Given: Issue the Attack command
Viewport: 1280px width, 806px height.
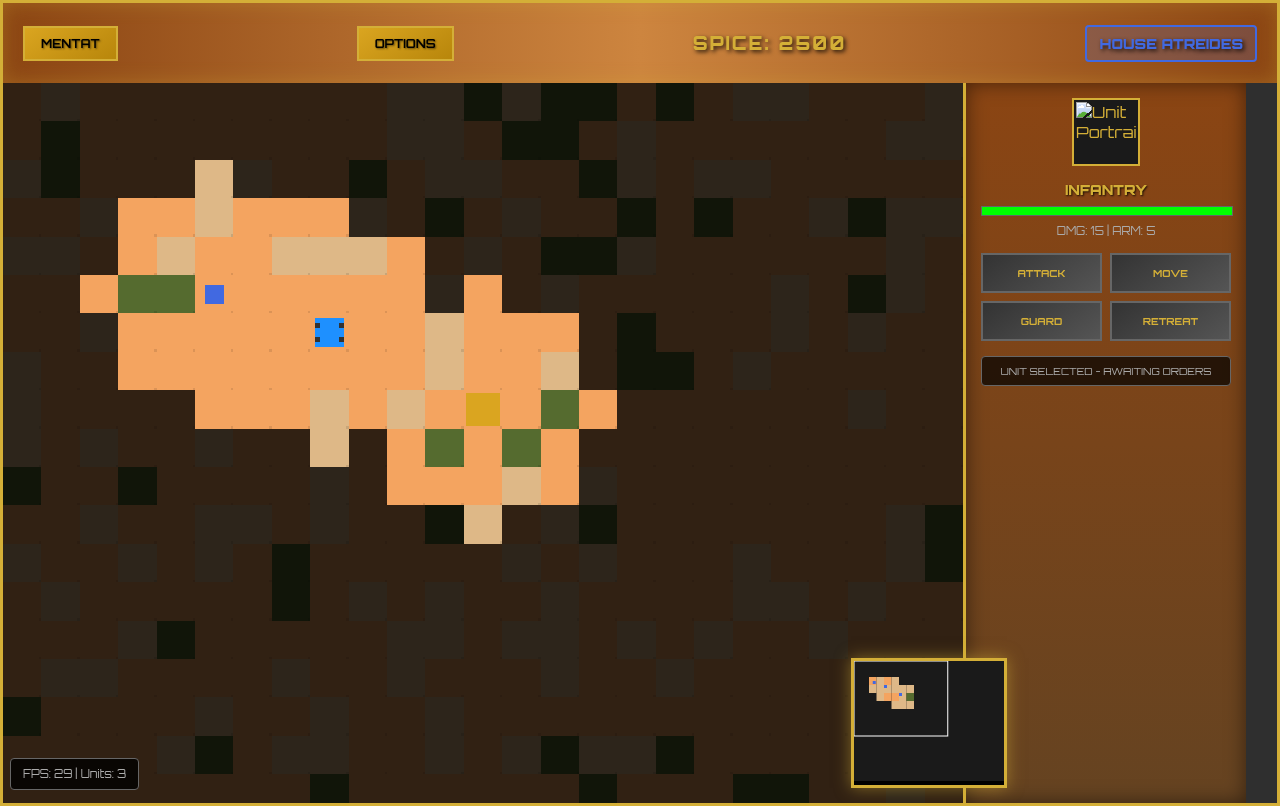Looking at the screenshot, I should [1041, 273].
